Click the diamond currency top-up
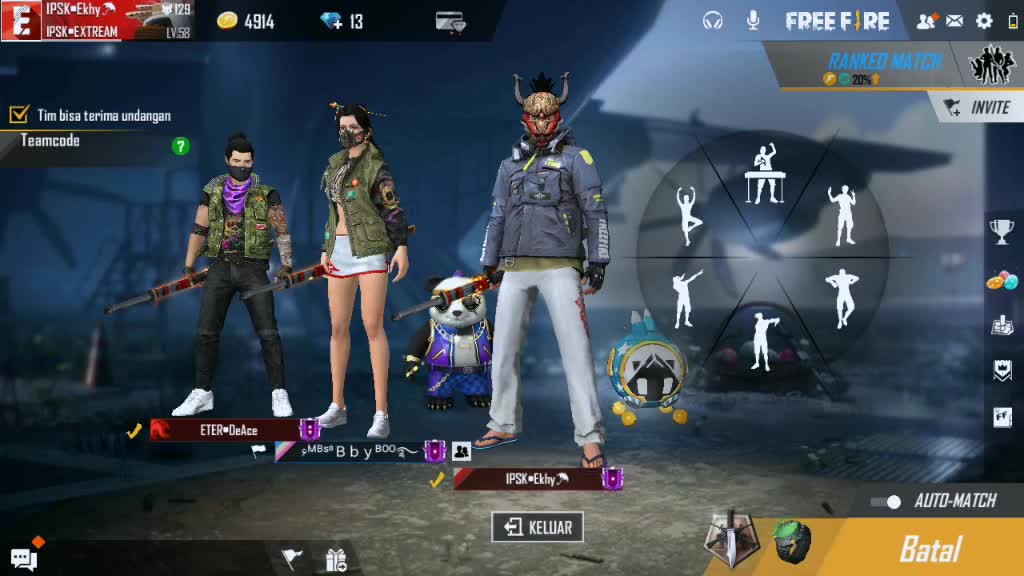1024x576 pixels. 342,21
